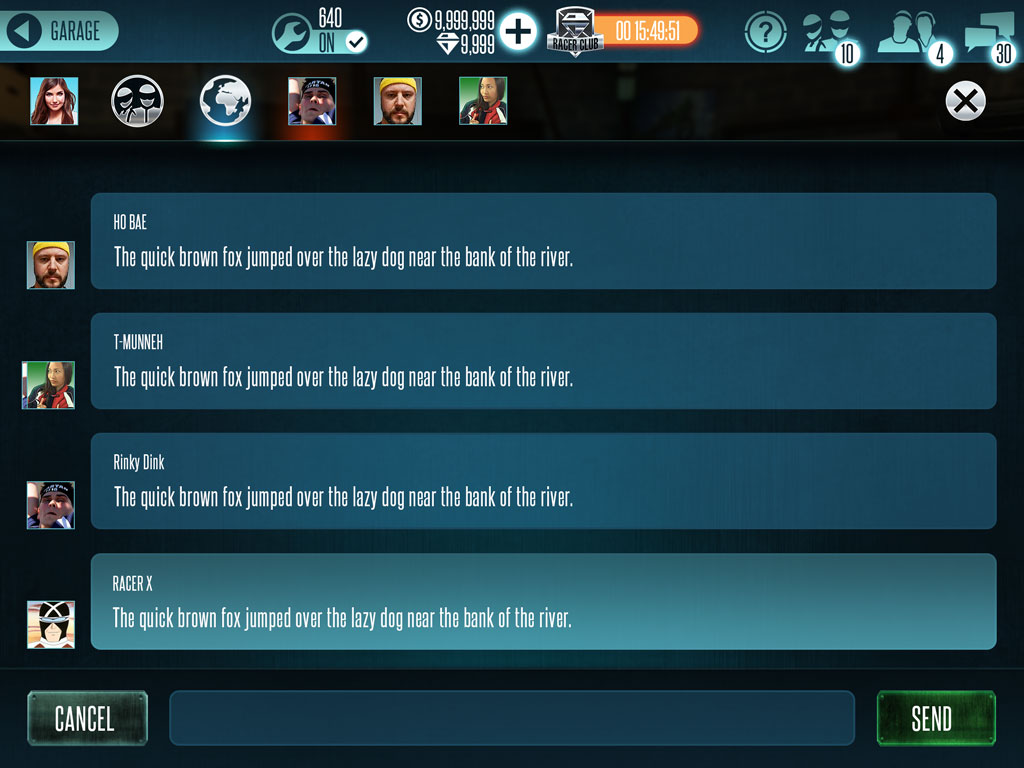Send the chat message
Screen dimensions: 1024x768
936,718
